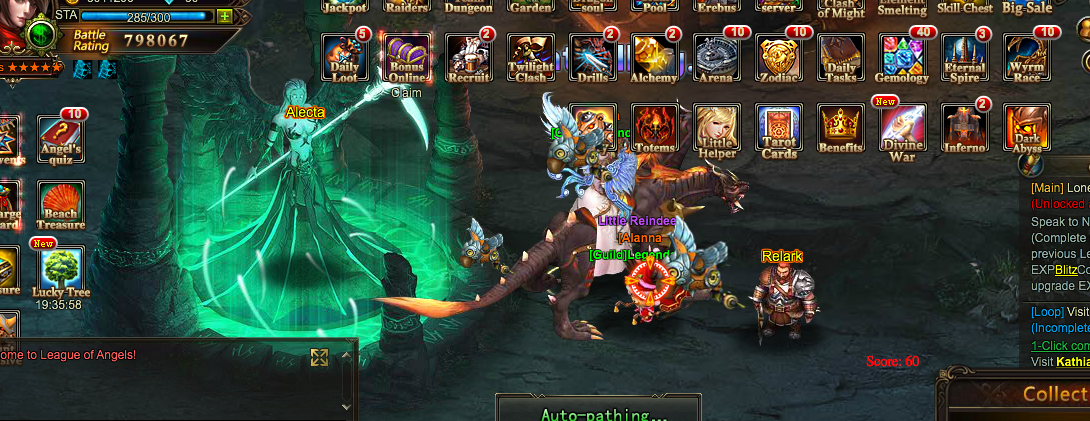The height and width of the screenshot is (421, 1090).
Task: Open Angel's Quiz
Action: (61, 140)
